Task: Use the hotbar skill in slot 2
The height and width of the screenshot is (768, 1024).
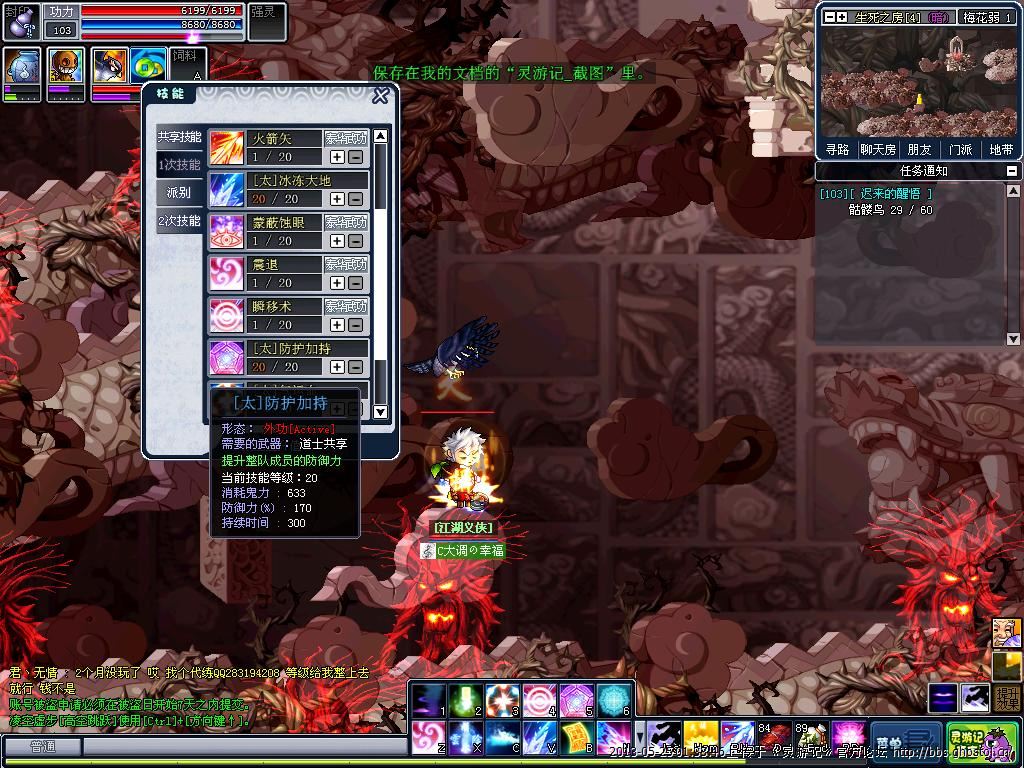Action: tap(463, 700)
